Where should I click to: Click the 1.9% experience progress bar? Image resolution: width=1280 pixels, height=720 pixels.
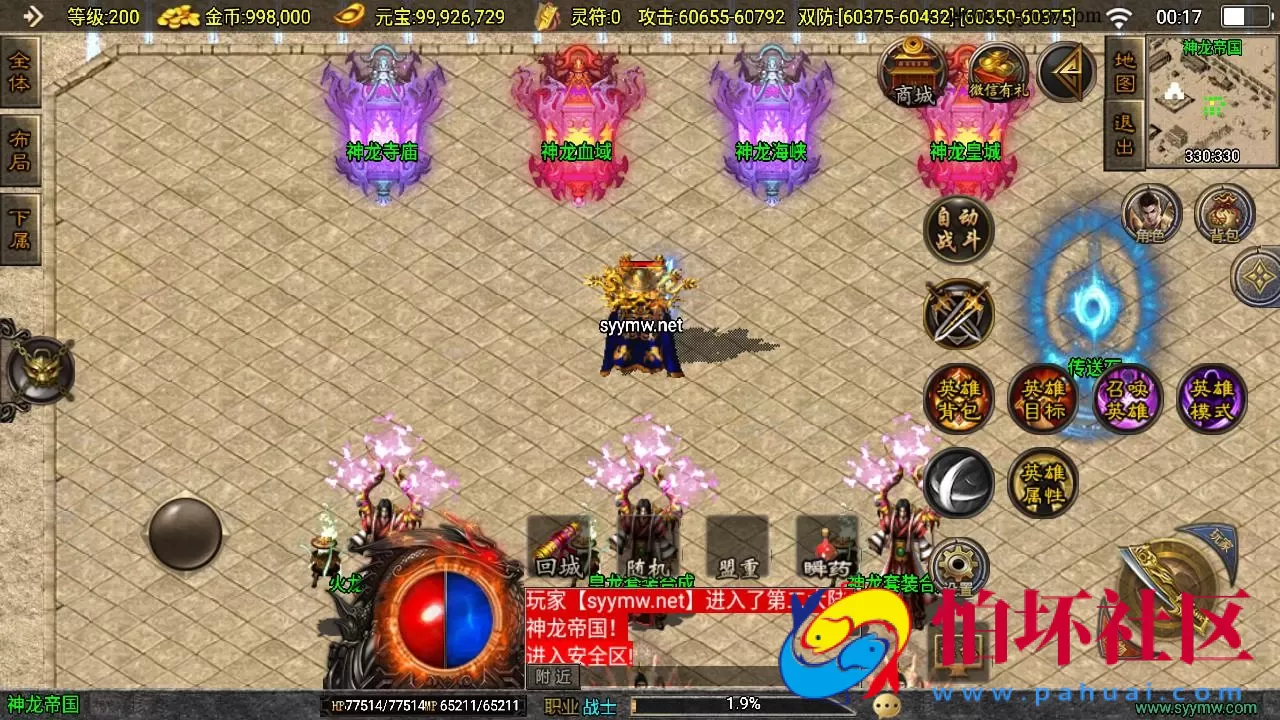740,705
